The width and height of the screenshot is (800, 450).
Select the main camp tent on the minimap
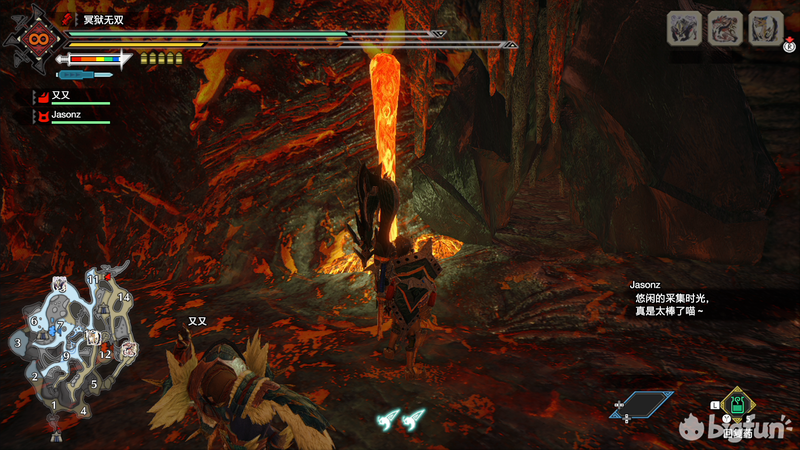55,433
